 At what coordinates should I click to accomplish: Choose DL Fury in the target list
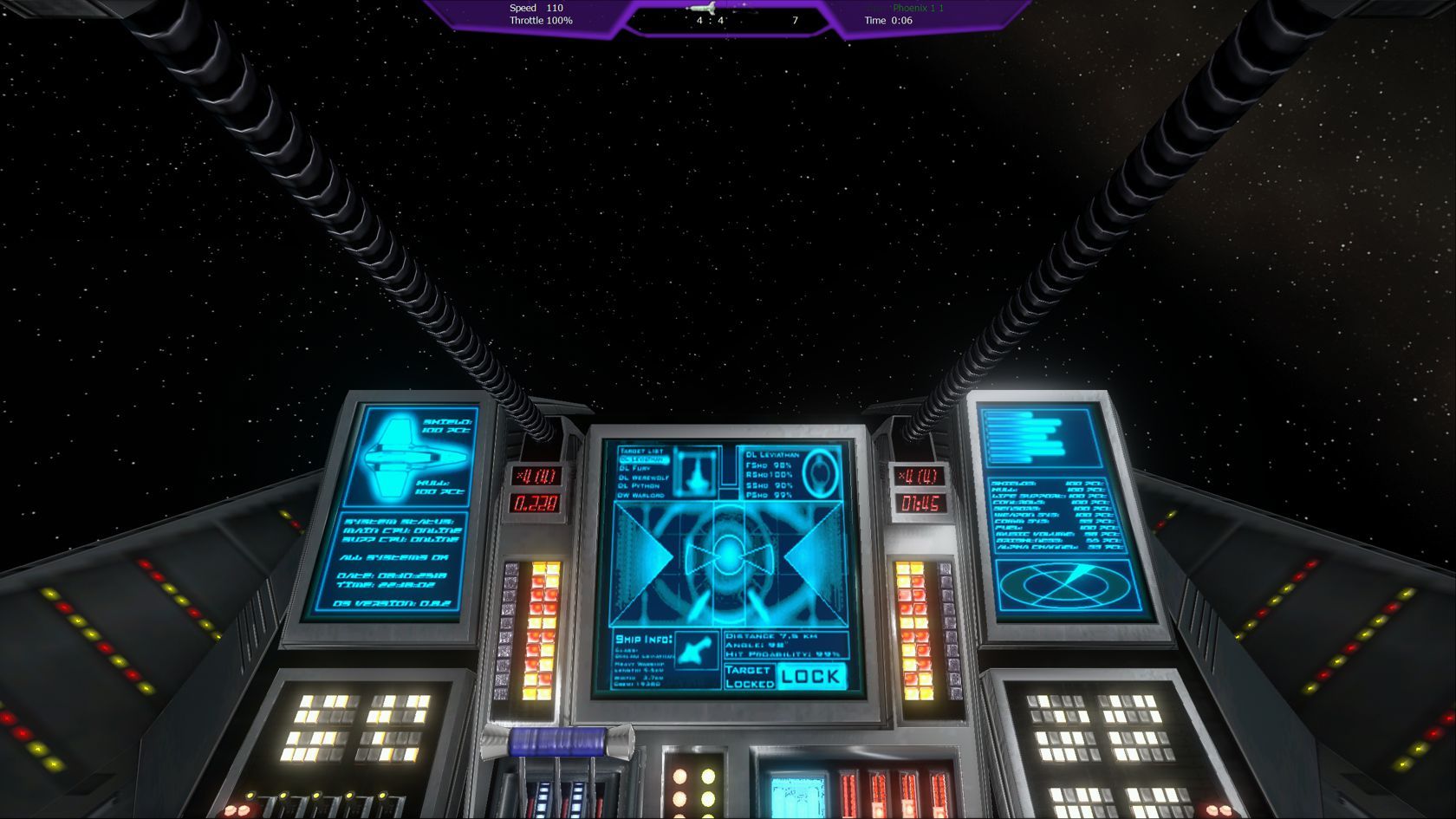(x=635, y=468)
